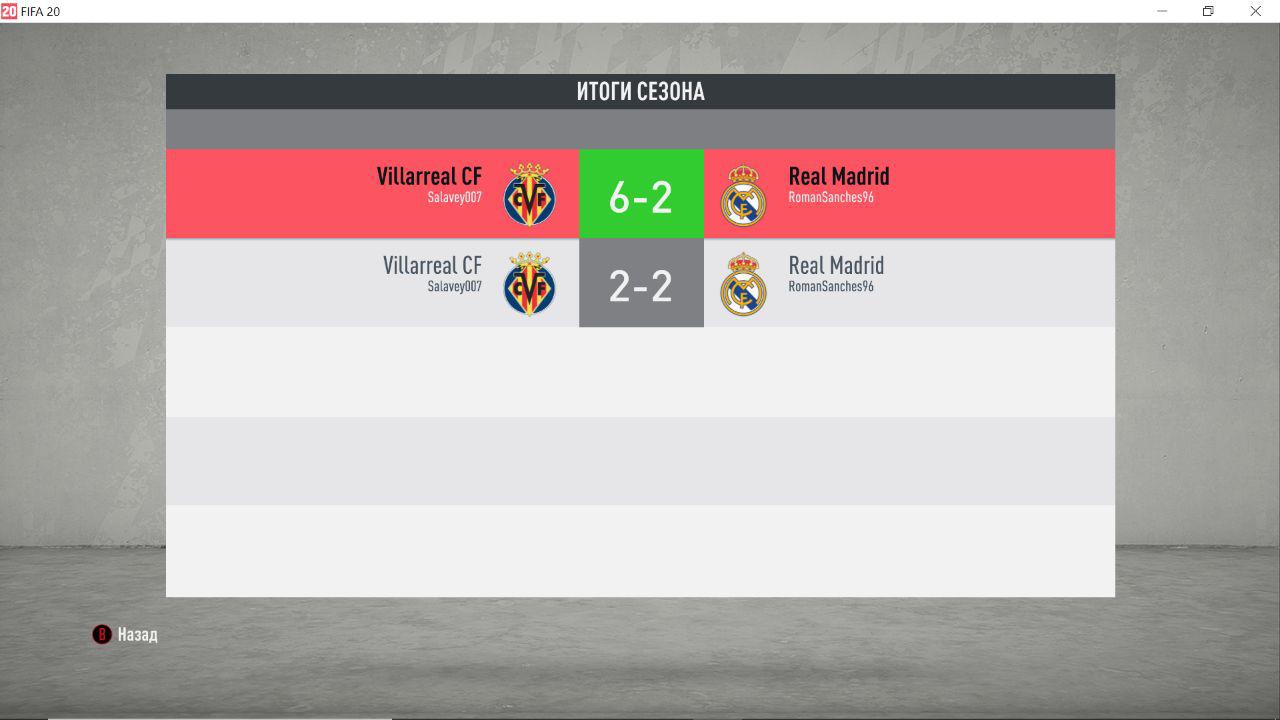Select the 2-2 draw match row
This screenshot has width=1280, height=720.
click(640, 283)
